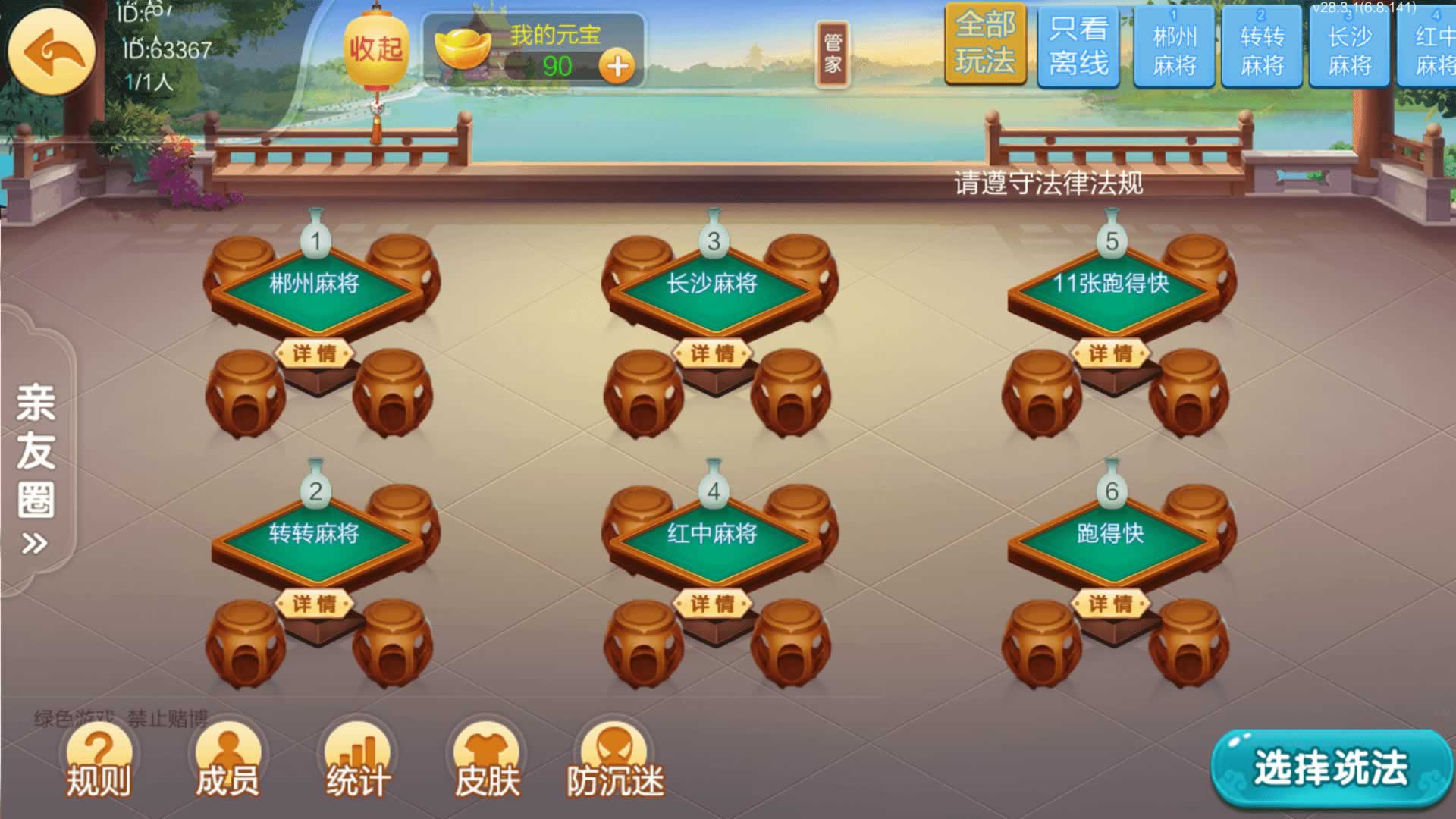Join table 1 郴州麻将
The image size is (1456, 819).
pos(315,284)
